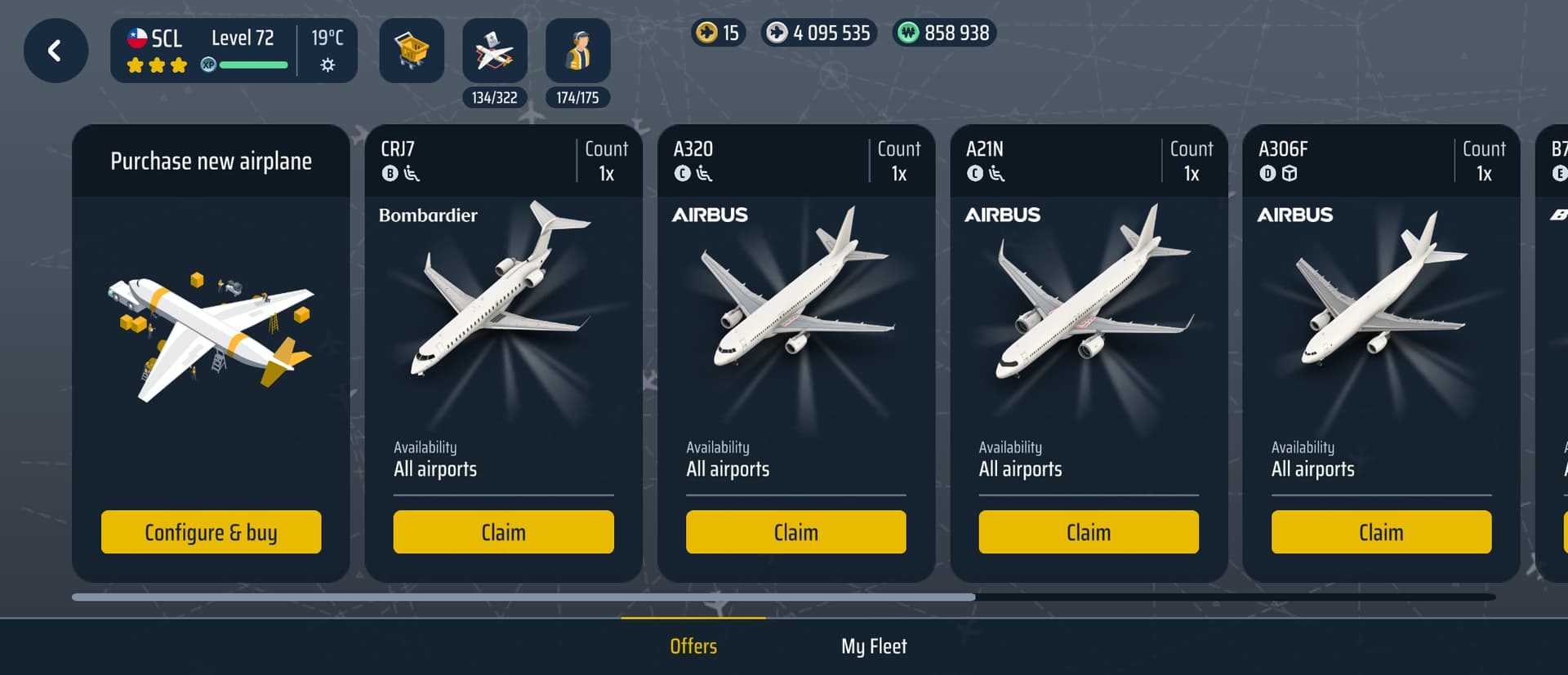Open the golden plane currency counter
The height and width of the screenshot is (675, 1568).
(x=719, y=33)
